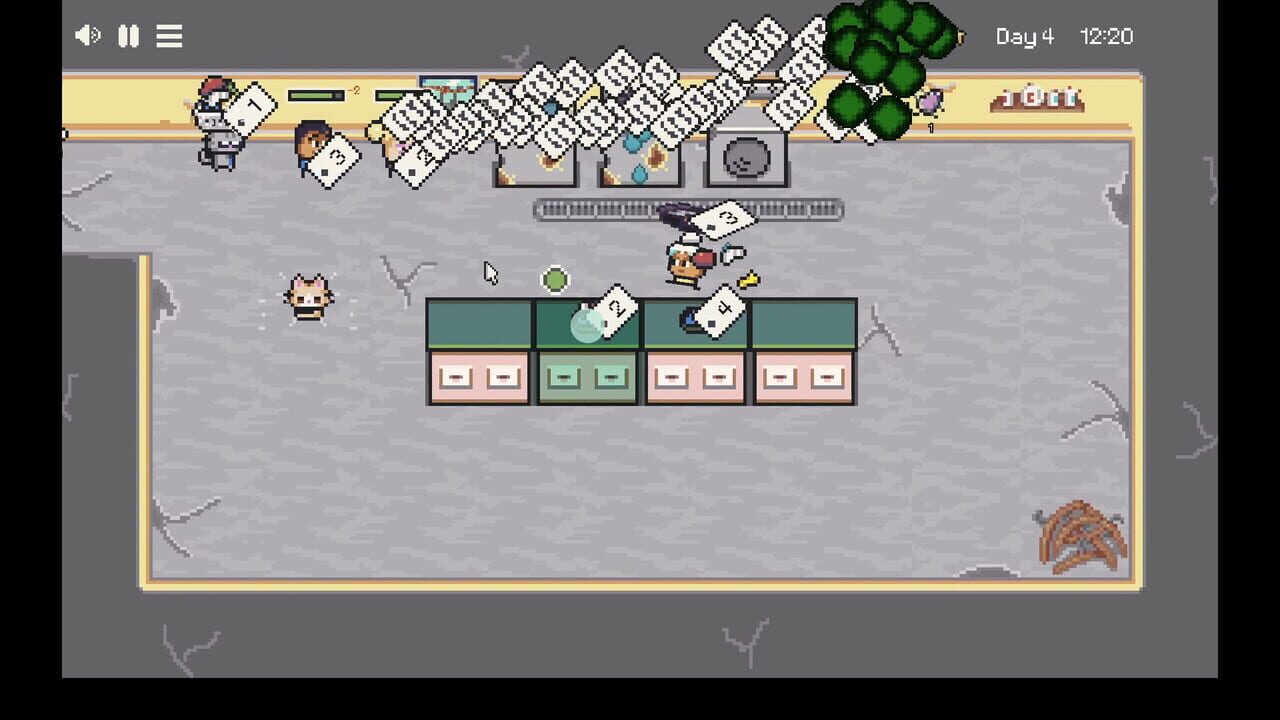Click ticket number 2 at the counter

[x=617, y=310]
